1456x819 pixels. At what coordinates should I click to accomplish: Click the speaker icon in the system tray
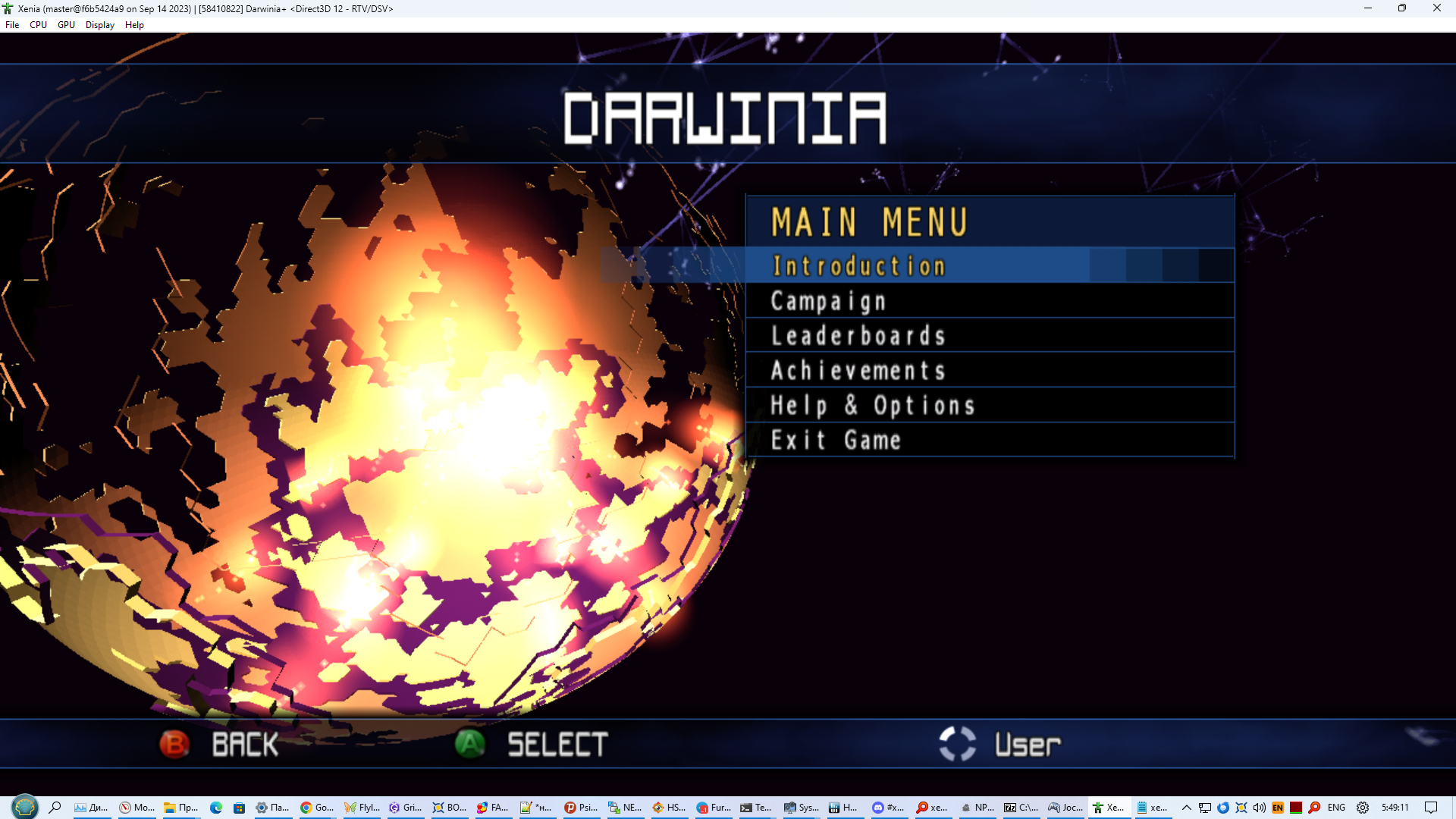pos(1260,807)
